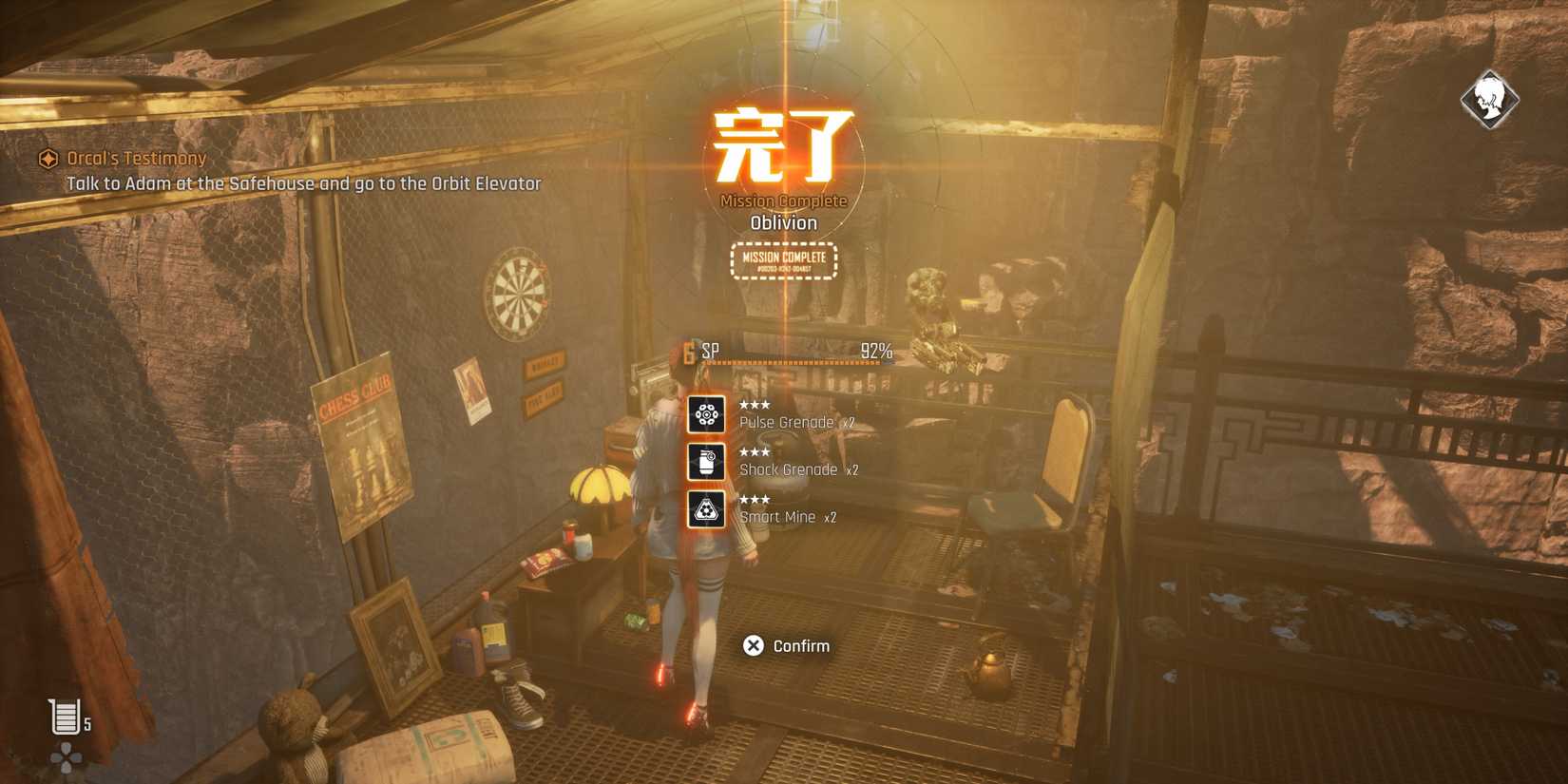Click the X Confirm button icon
The image size is (1568, 784).
(753, 645)
